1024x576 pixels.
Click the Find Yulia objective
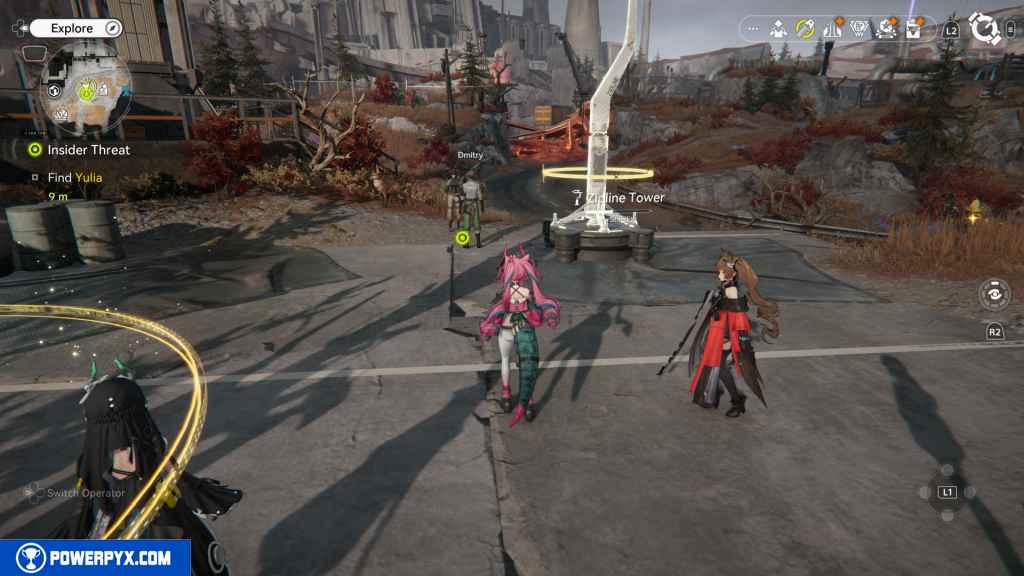(x=74, y=178)
